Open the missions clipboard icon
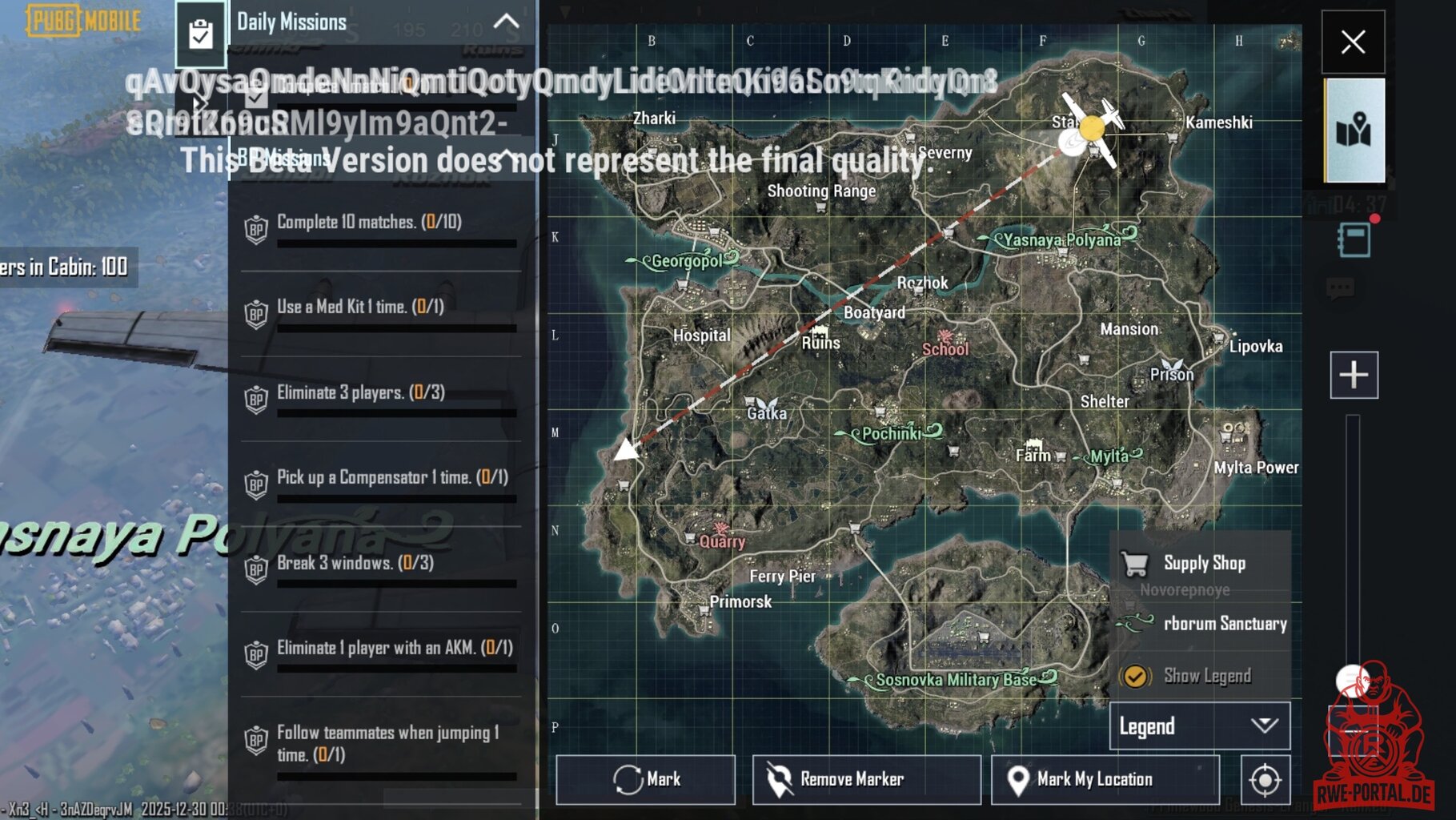 click(x=200, y=34)
